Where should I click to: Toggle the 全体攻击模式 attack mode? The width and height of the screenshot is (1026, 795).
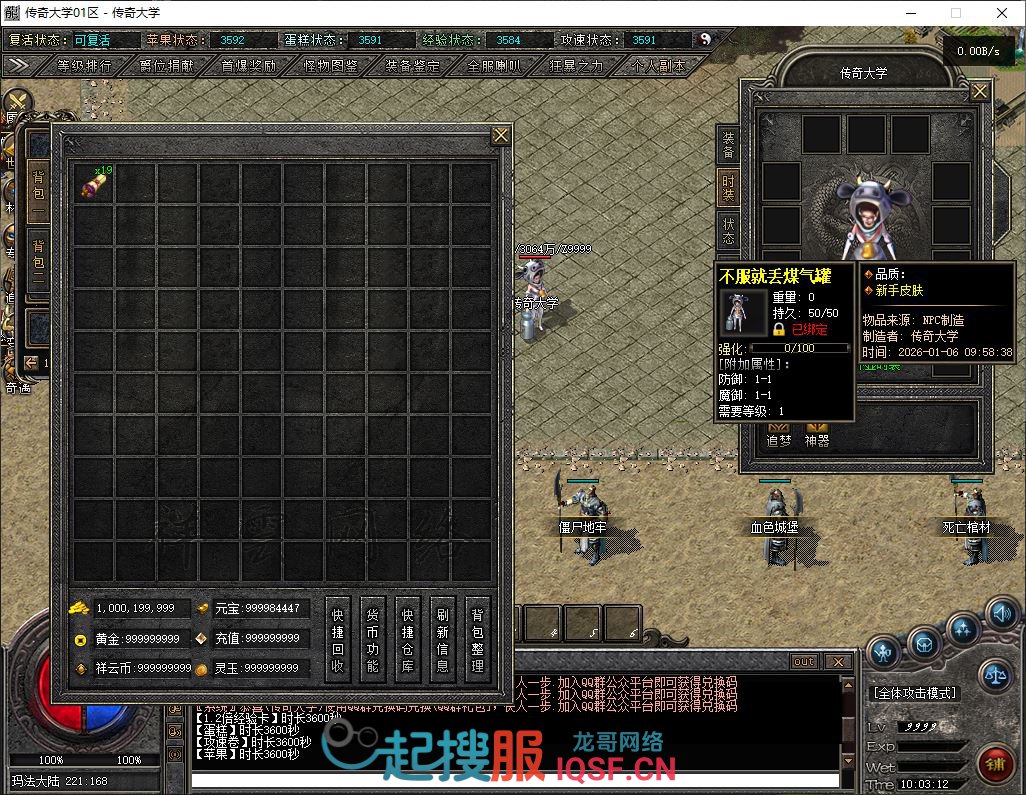(914, 692)
